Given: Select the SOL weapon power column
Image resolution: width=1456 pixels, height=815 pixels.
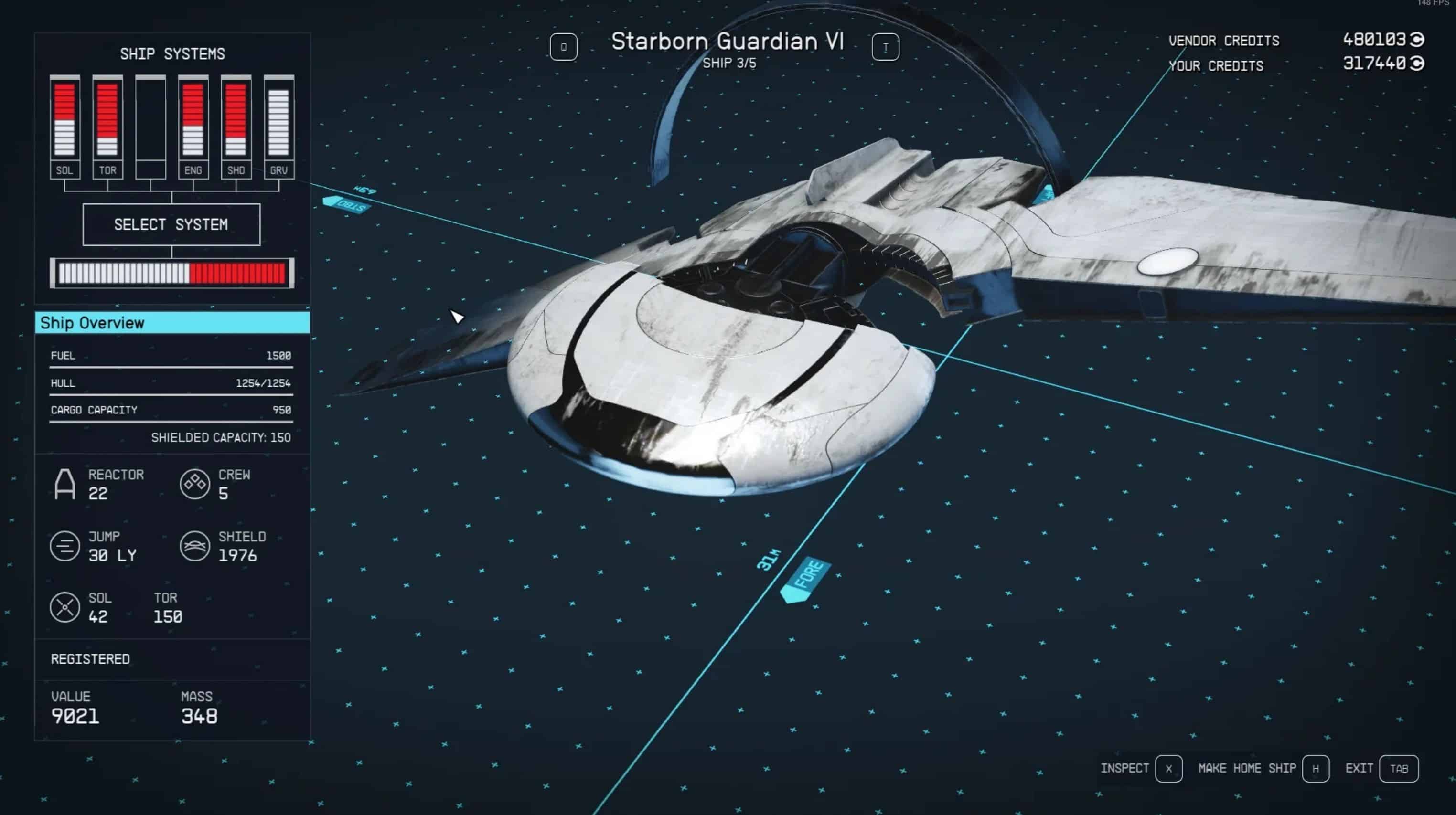Looking at the screenshot, I should (x=64, y=127).
